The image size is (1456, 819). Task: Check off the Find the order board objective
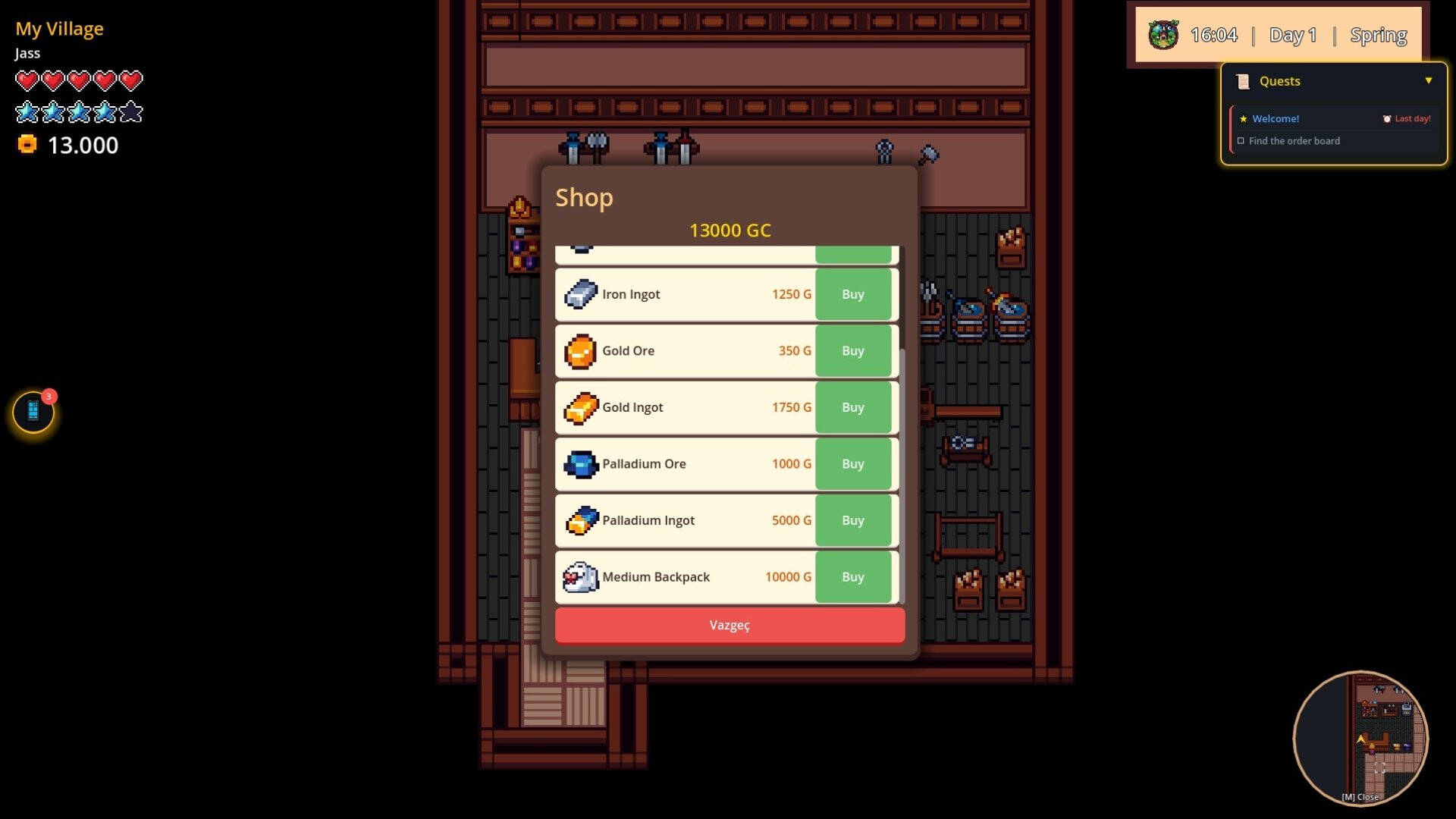pos(1241,140)
